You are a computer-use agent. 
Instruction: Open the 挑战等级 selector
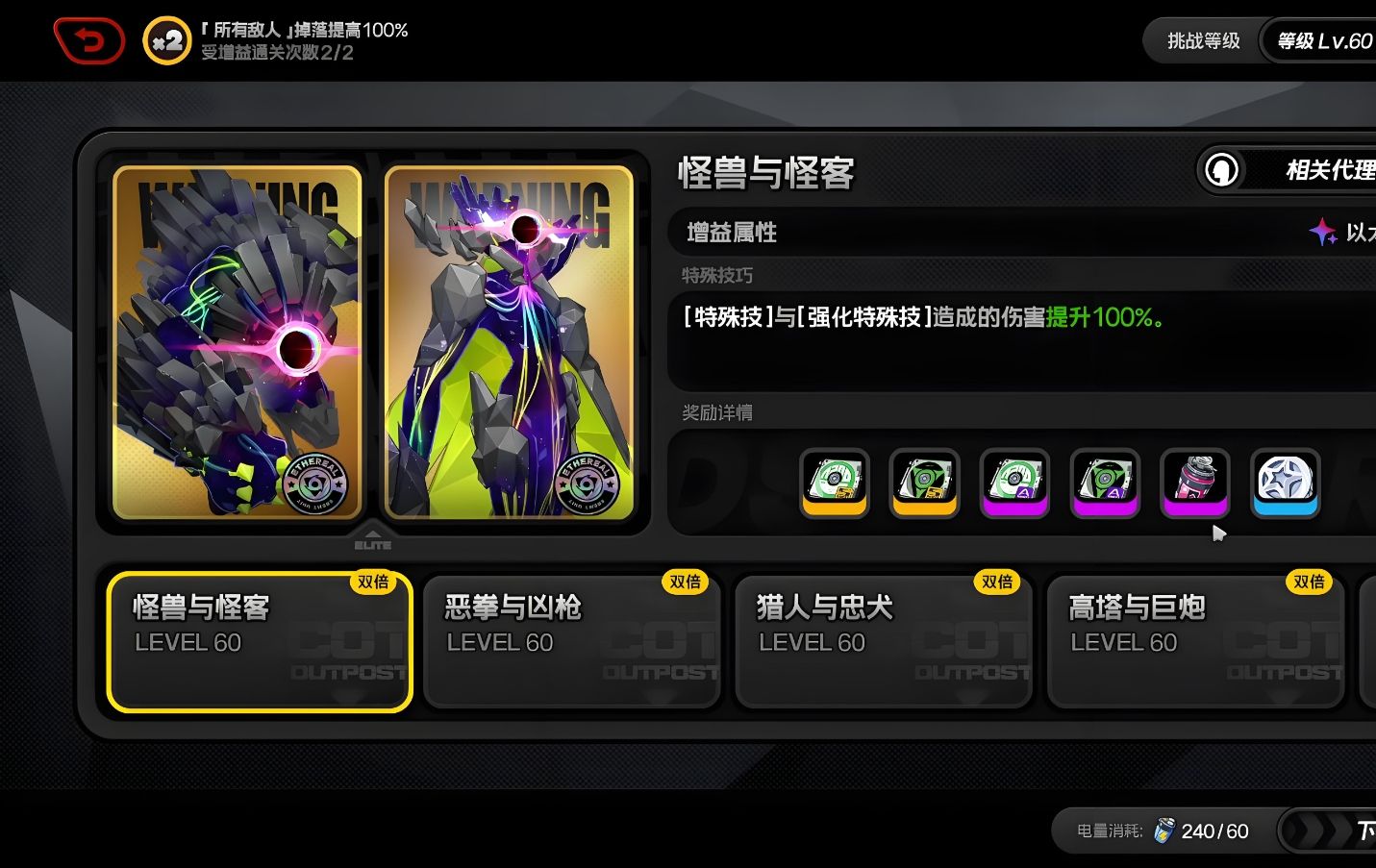tap(1205, 40)
